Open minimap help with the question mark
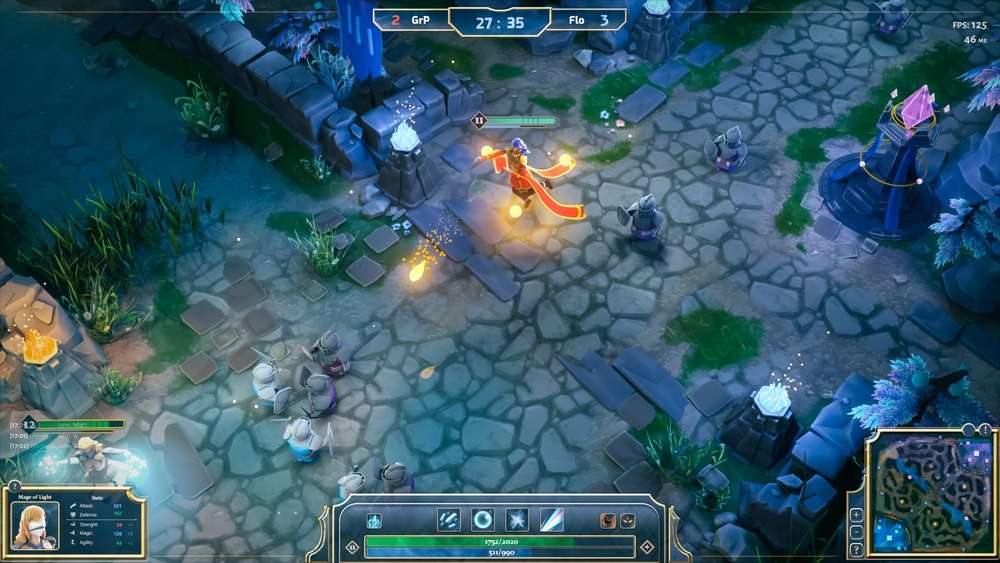 857,549
